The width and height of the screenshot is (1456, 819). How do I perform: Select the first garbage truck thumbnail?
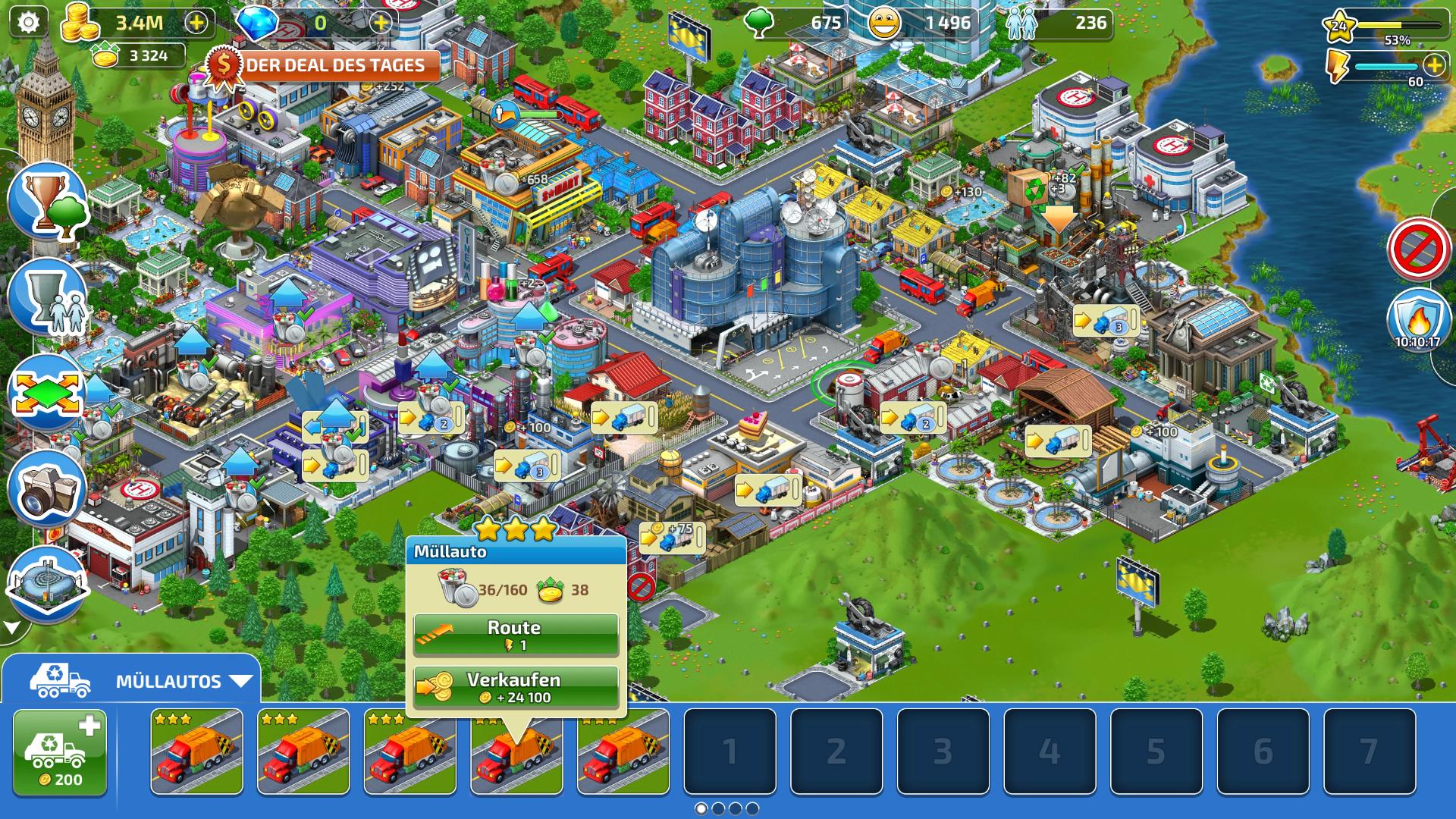196,752
